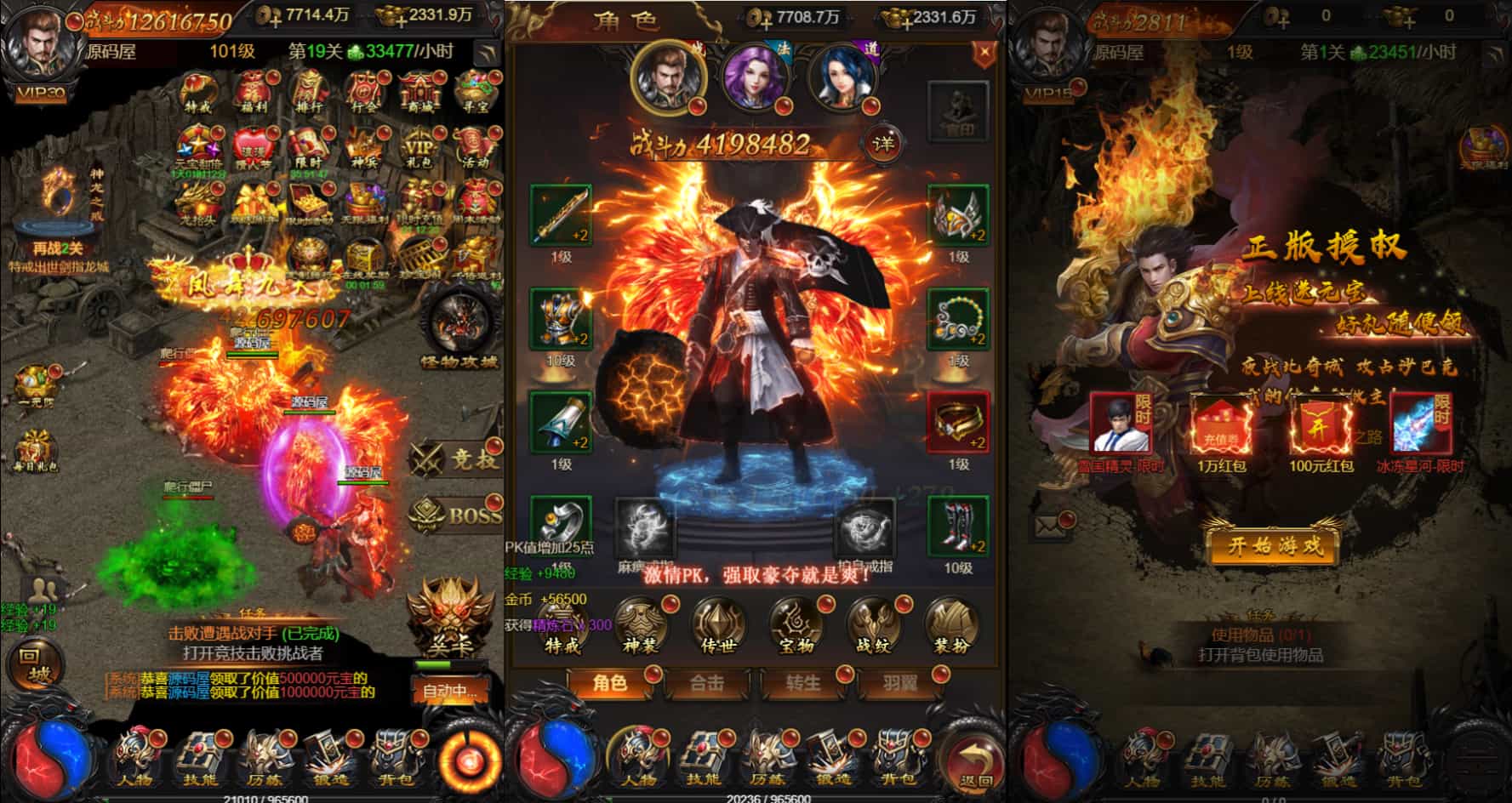The image size is (1512, 803).
Task: Open the 战纹 battle rune menu
Action: coord(874,625)
